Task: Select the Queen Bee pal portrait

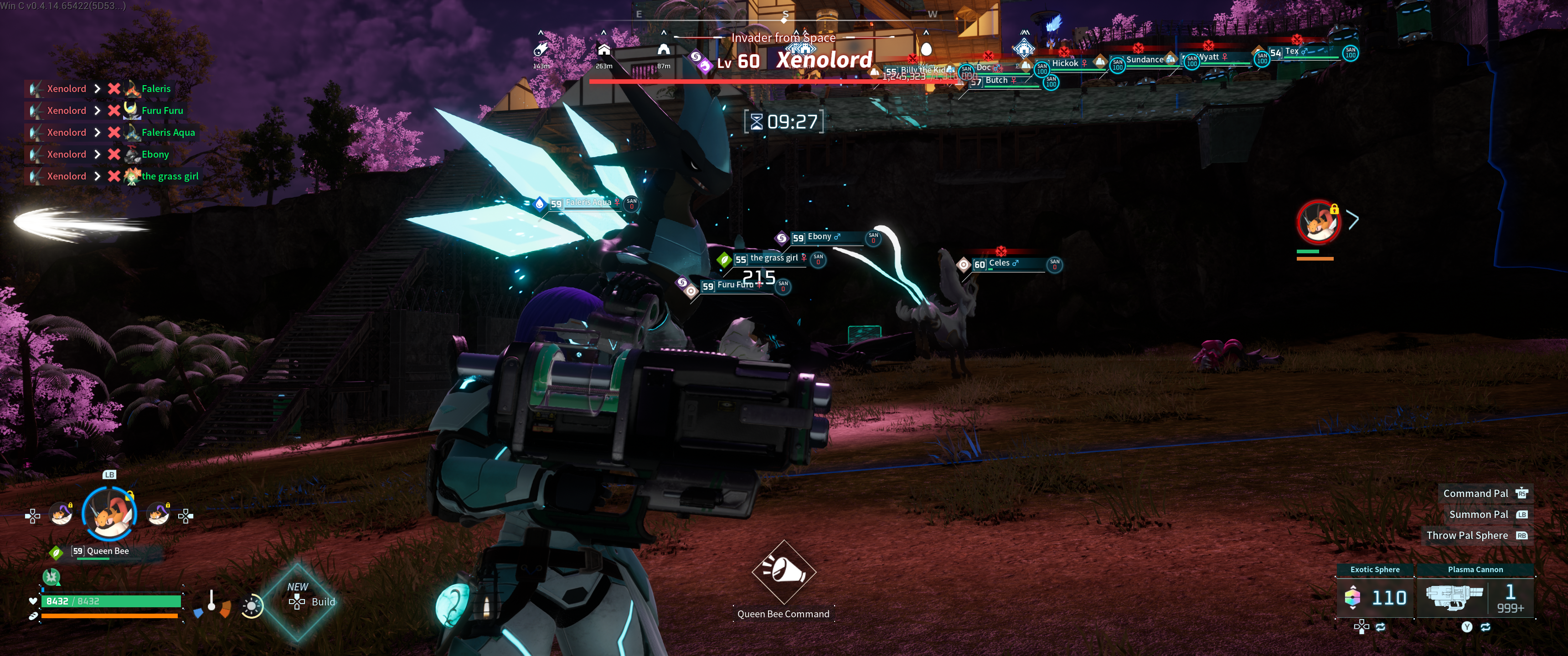Action: point(108,514)
